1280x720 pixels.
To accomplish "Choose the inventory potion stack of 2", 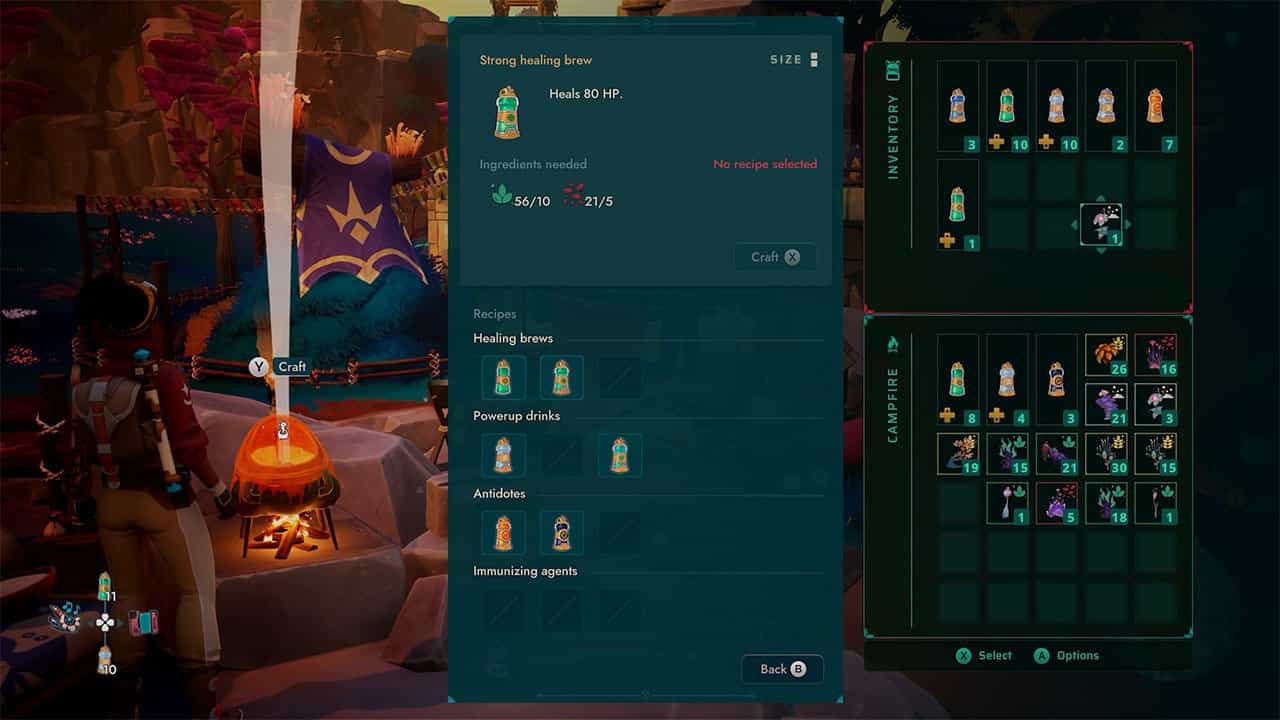I will (1105, 106).
